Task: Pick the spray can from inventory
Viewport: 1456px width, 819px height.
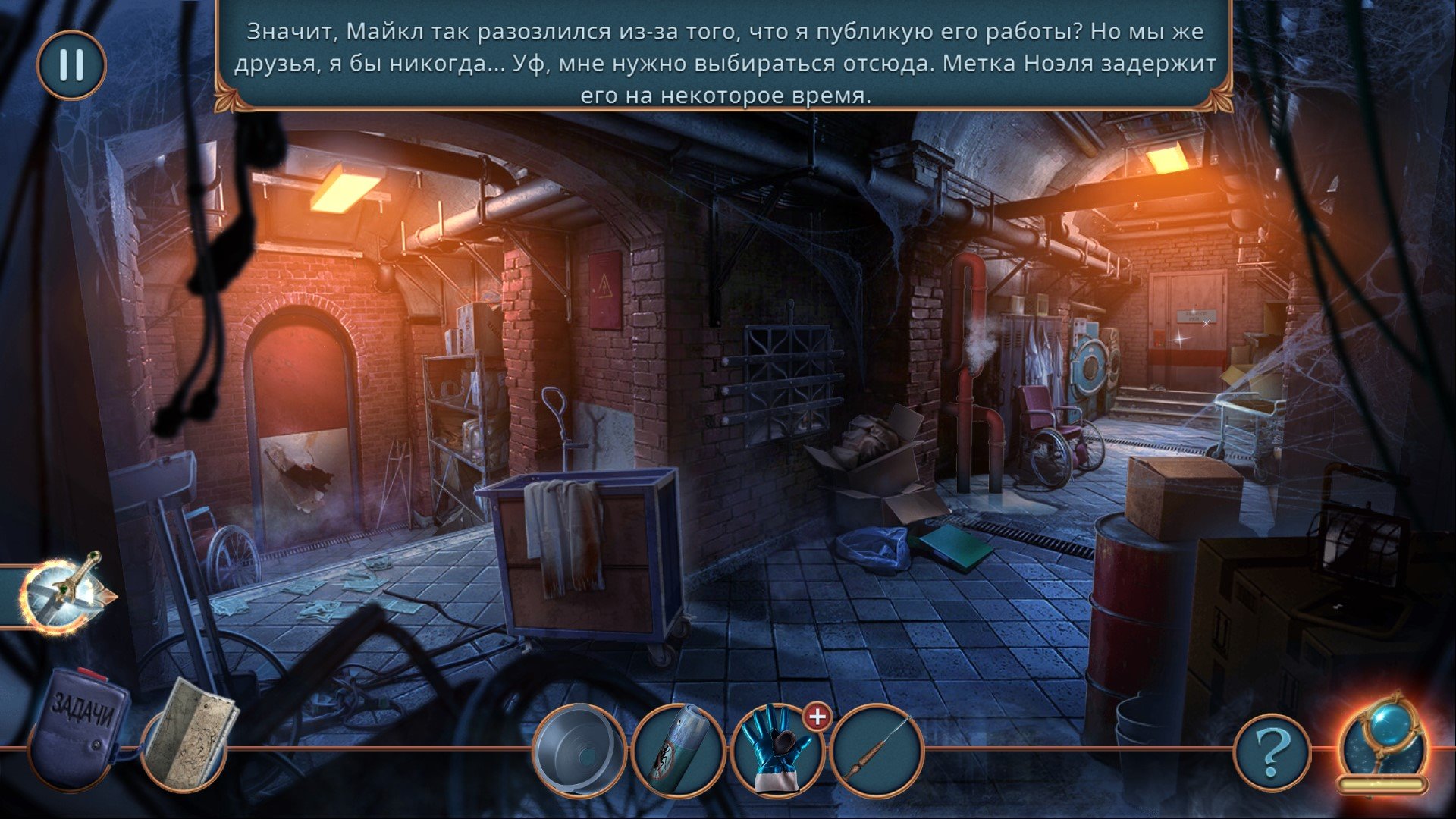Action: (x=677, y=751)
